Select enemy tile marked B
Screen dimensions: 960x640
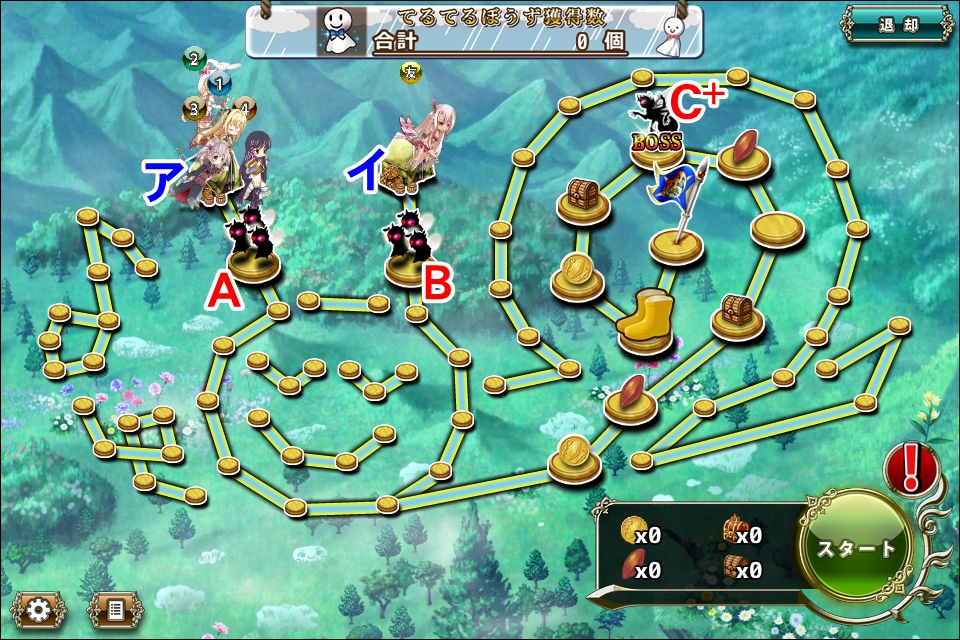[410, 250]
